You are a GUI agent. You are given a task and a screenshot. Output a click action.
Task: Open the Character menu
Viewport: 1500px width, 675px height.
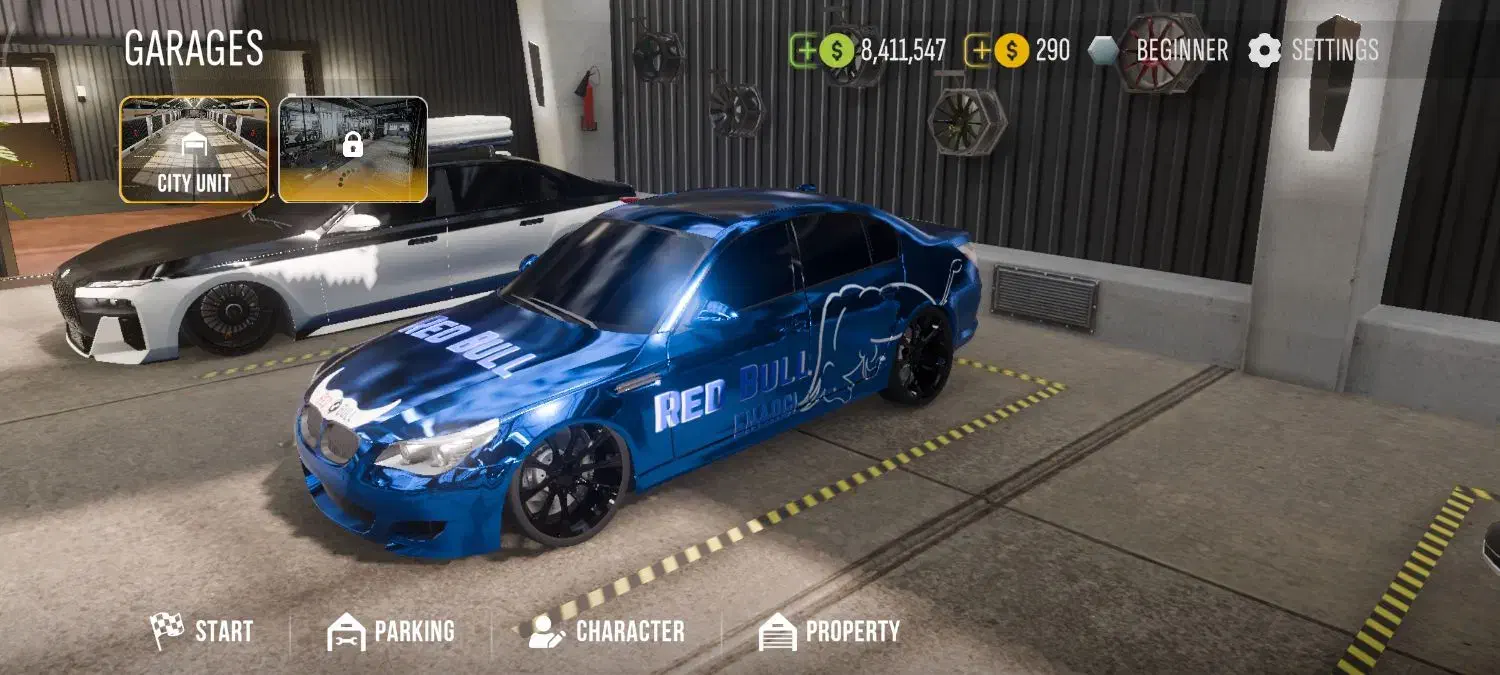607,631
